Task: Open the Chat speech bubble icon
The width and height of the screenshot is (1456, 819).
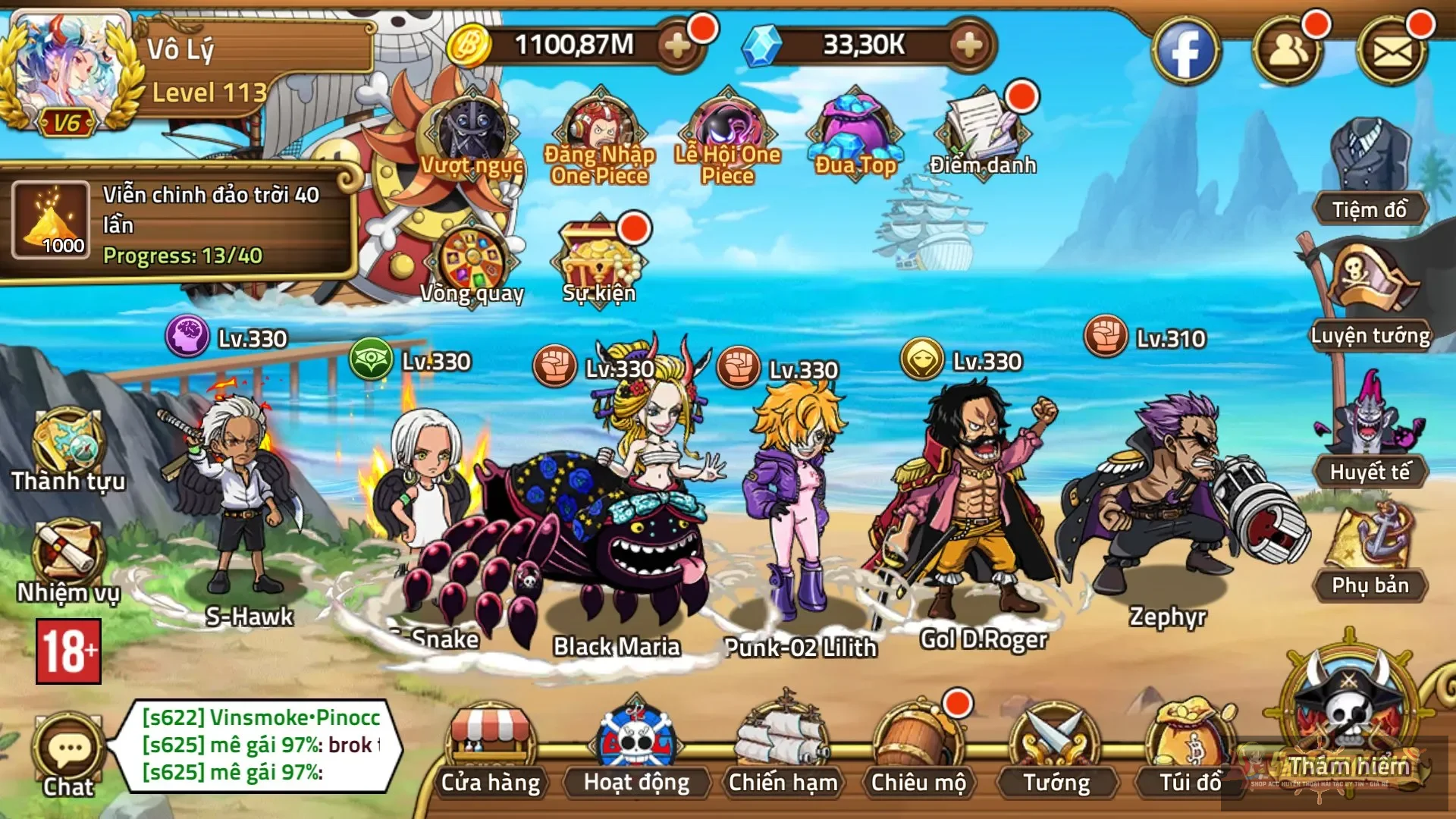Action: (x=68, y=752)
